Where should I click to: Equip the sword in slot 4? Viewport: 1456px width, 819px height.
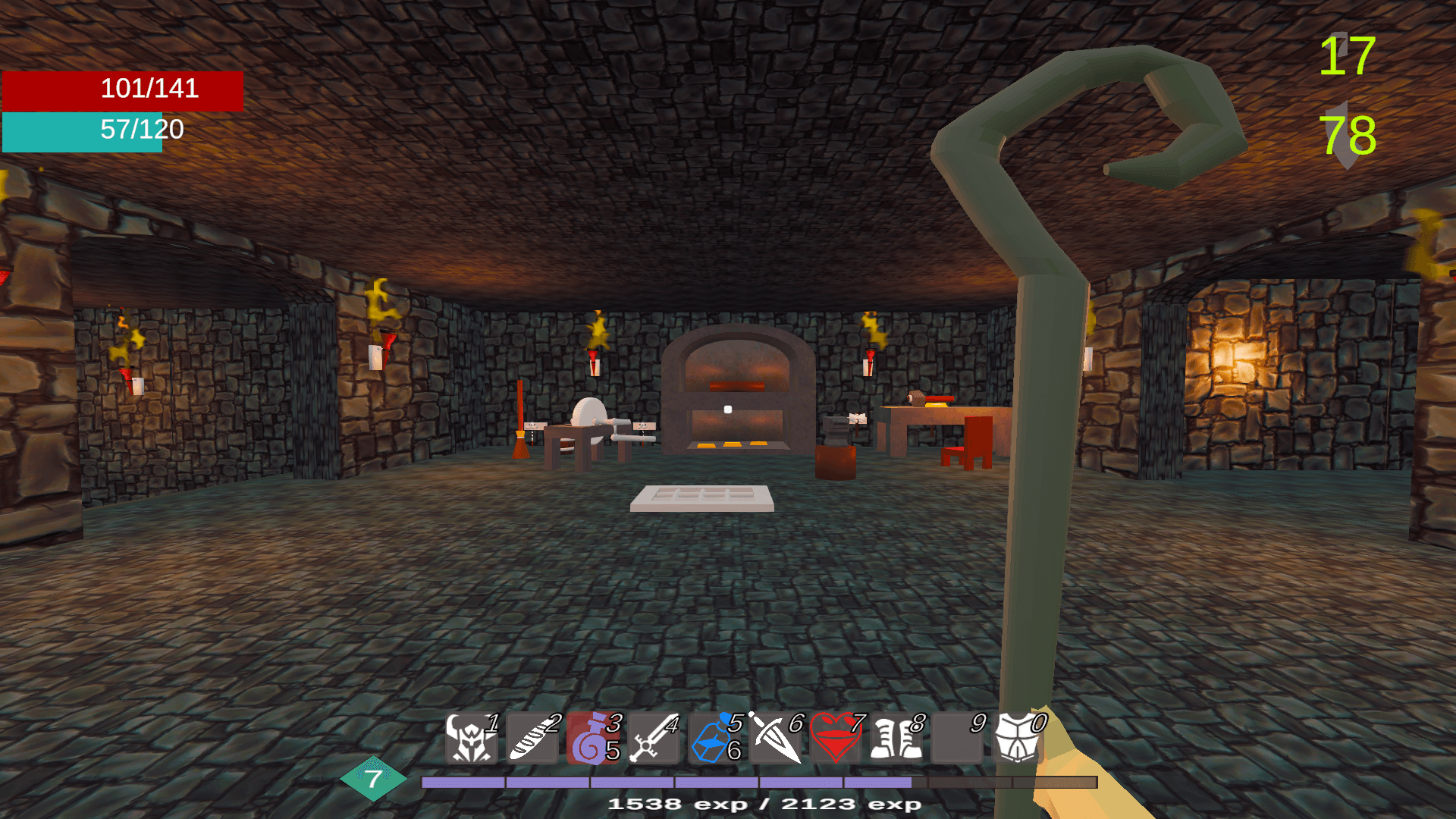coord(653,738)
